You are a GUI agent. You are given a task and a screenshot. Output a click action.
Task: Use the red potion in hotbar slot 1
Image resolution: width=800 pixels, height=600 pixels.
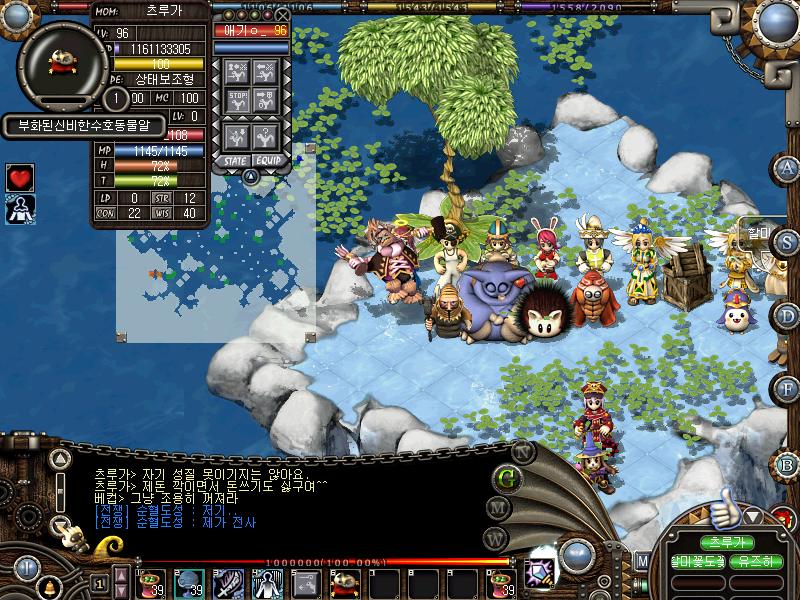click(152, 582)
